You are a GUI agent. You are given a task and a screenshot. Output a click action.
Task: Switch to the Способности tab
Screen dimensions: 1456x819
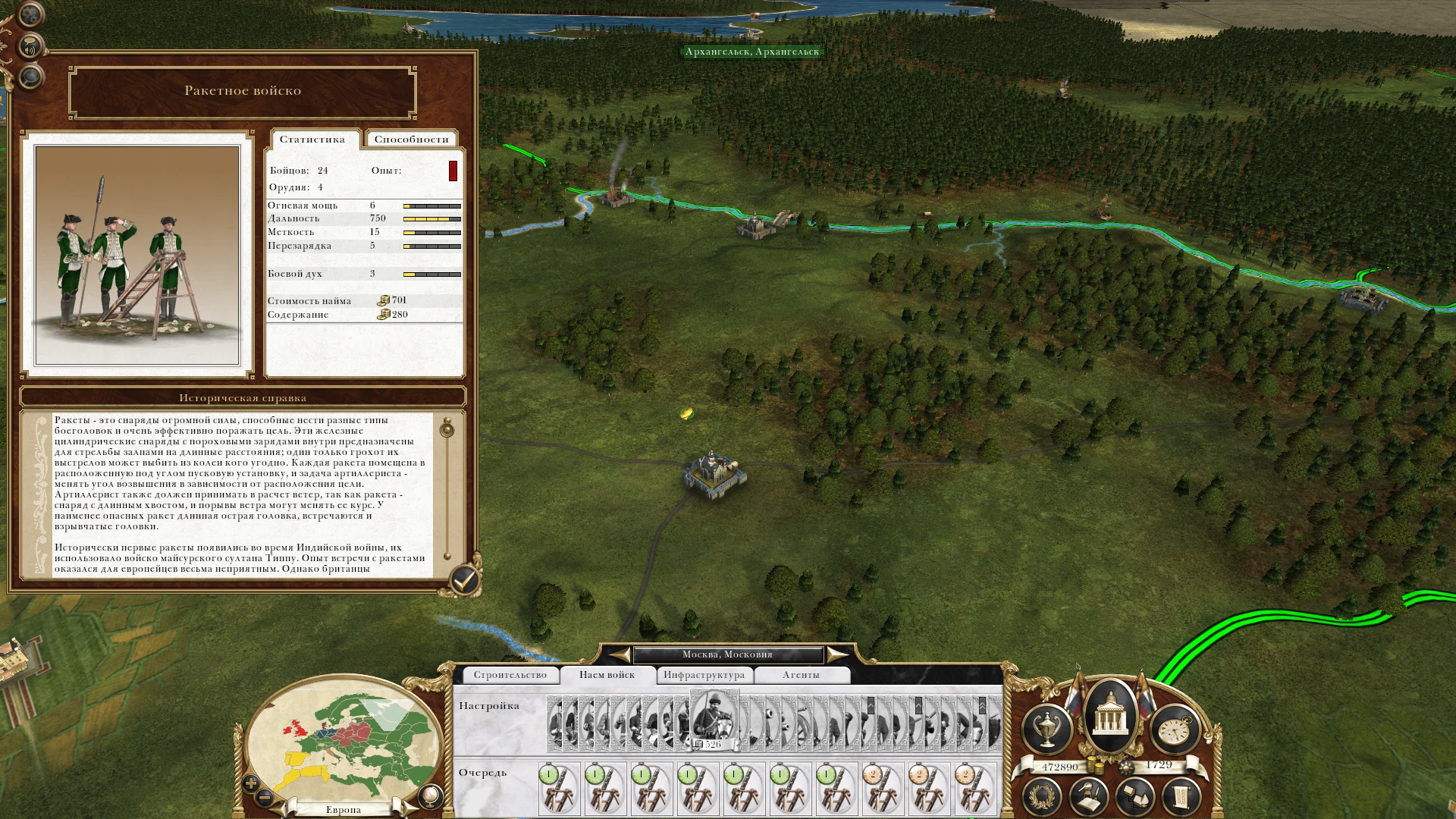click(x=410, y=138)
